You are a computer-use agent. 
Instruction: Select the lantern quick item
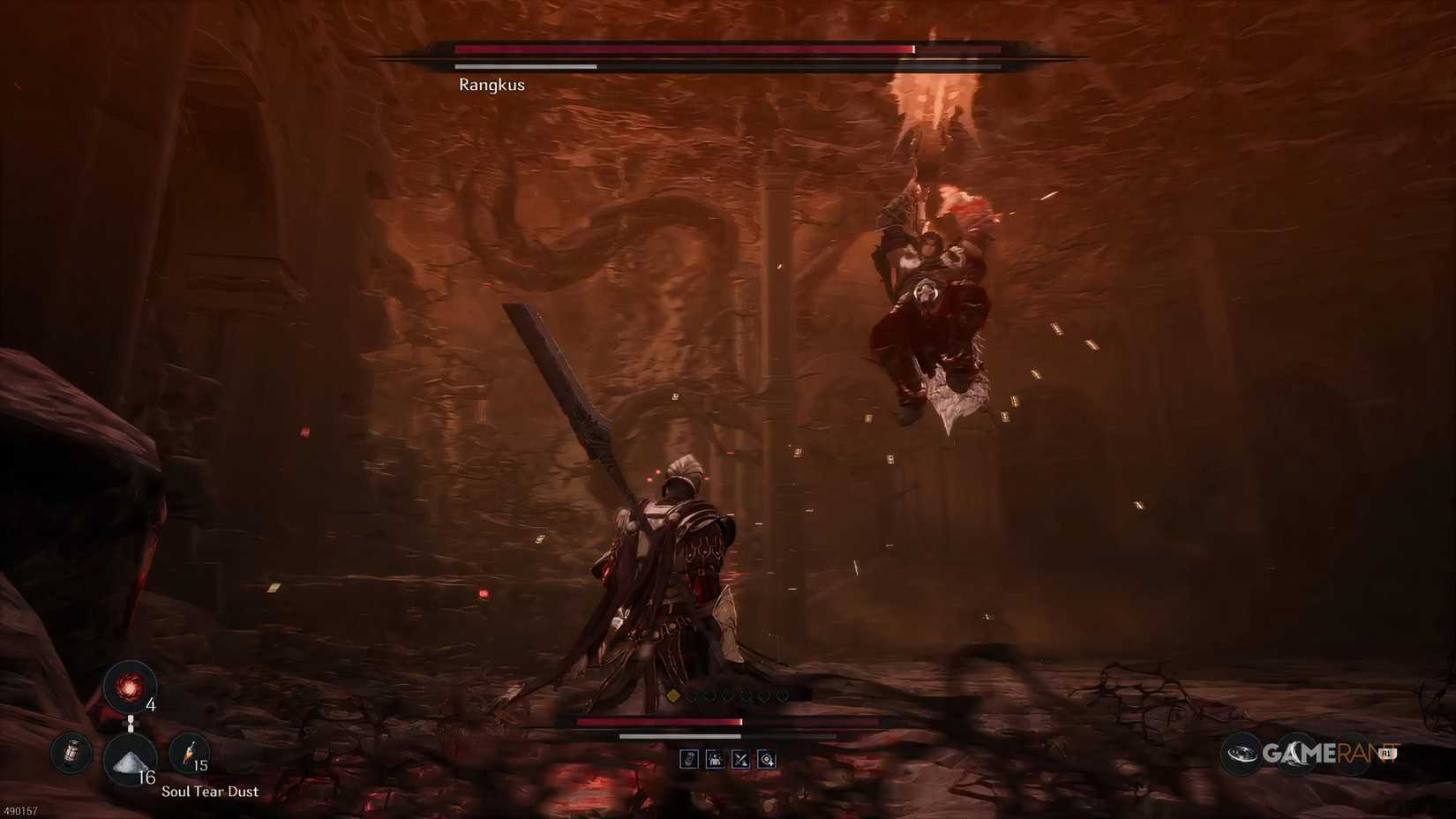click(70, 753)
